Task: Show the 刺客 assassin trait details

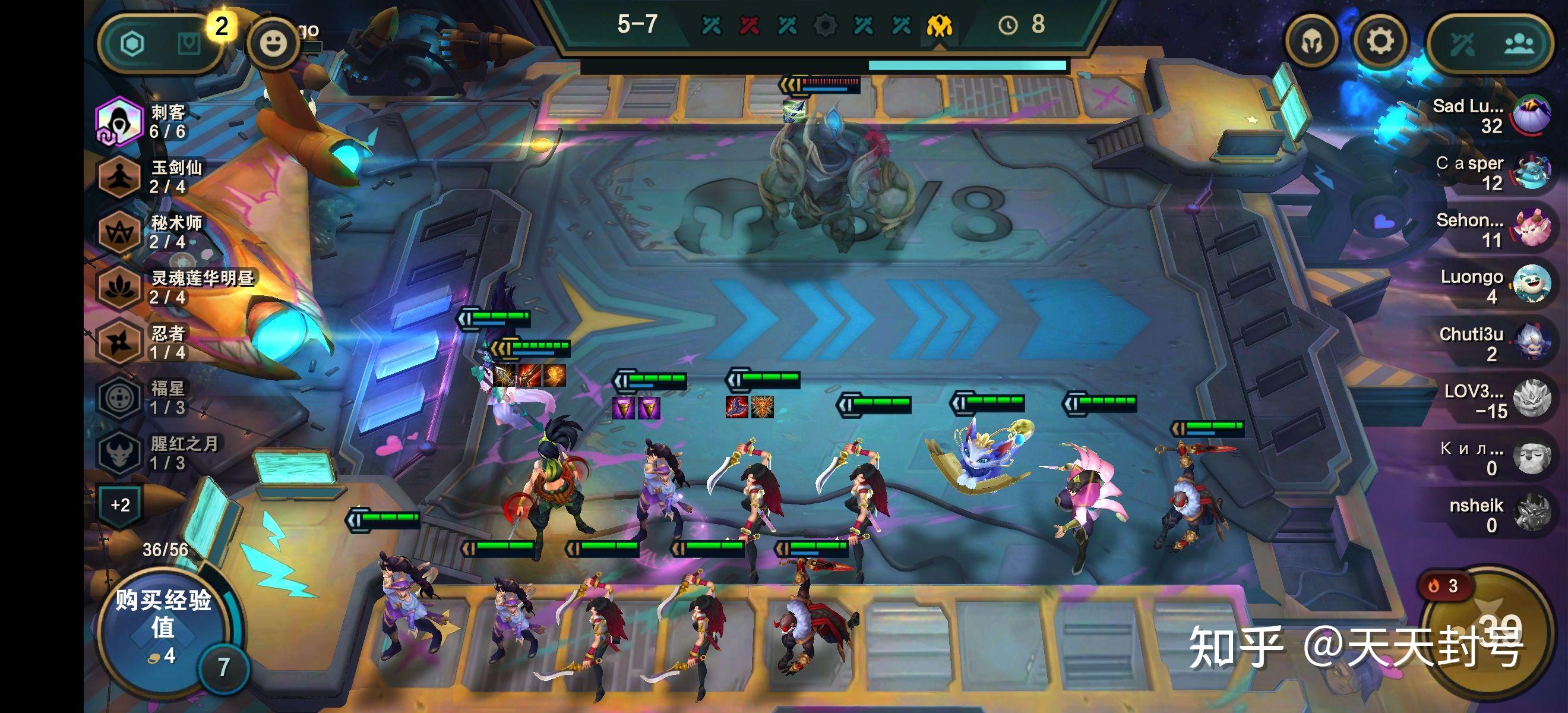Action: pos(119,121)
